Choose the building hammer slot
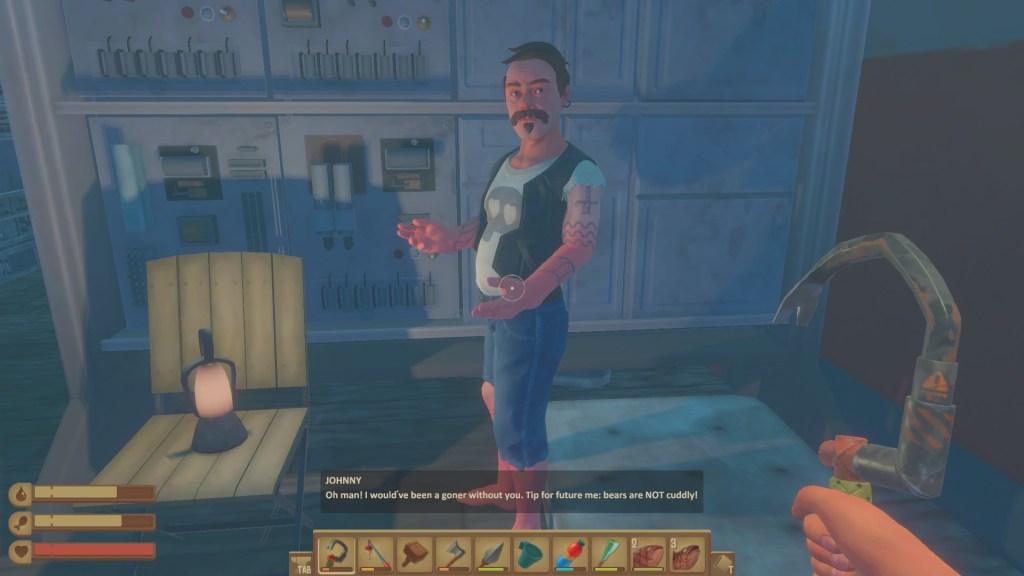Image resolution: width=1024 pixels, height=576 pixels. tap(414, 553)
